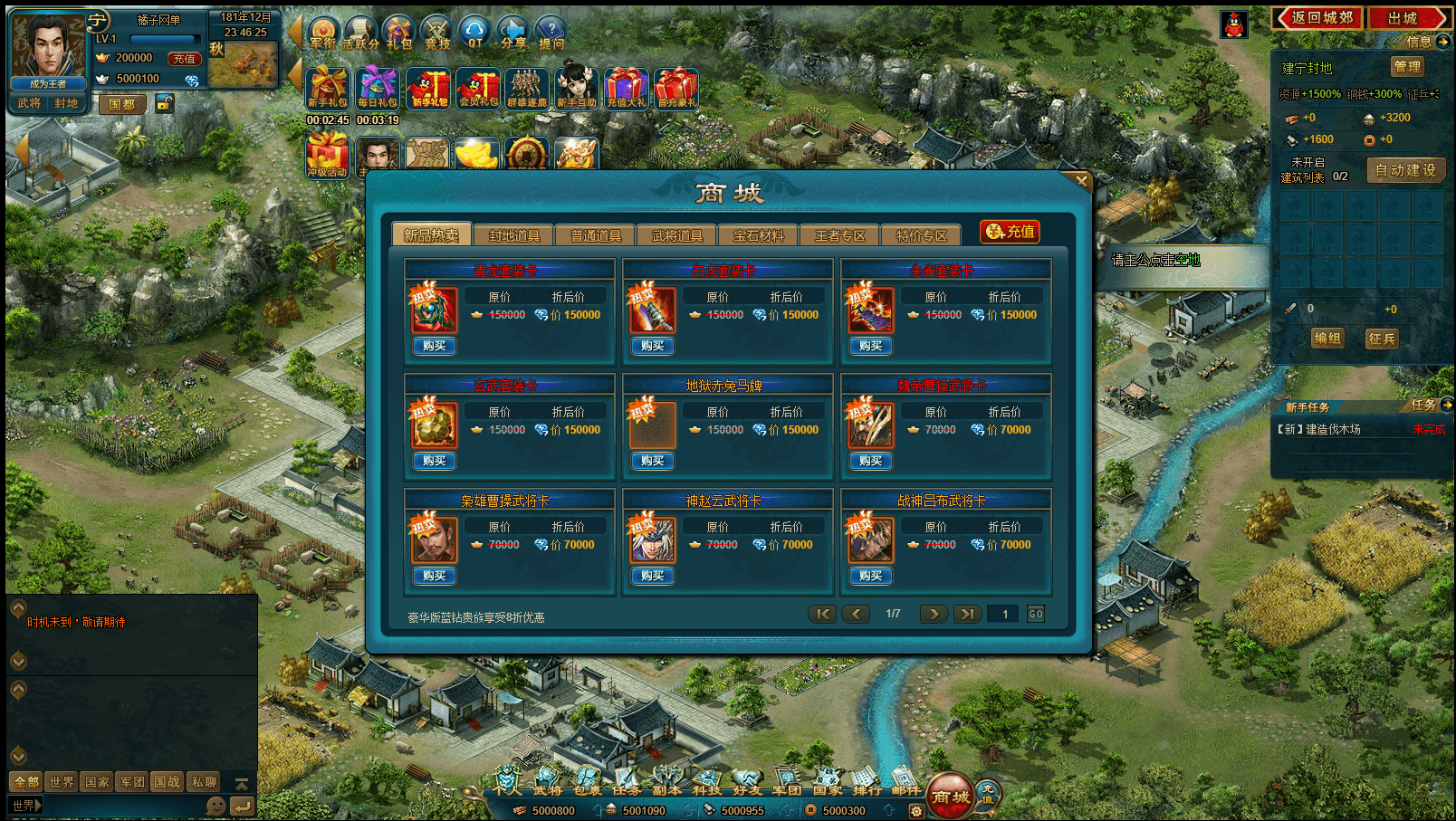Buy the 青龙套装卡 item
Image resolution: width=1456 pixels, height=821 pixels.
(435, 346)
